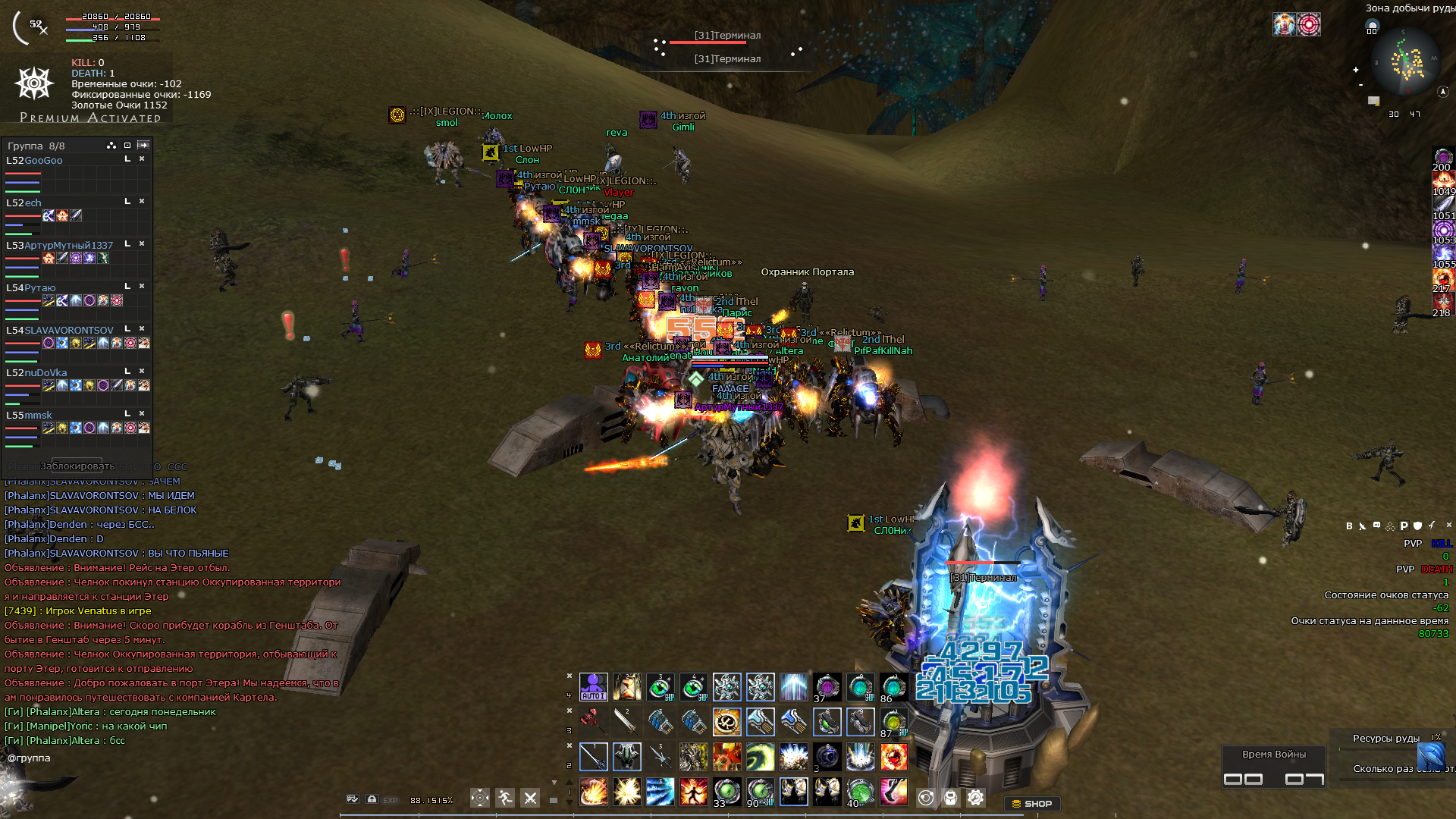This screenshot has height=819, width=1456.
Task: Zoom out the minimap with minus
Action: (x=1360, y=85)
